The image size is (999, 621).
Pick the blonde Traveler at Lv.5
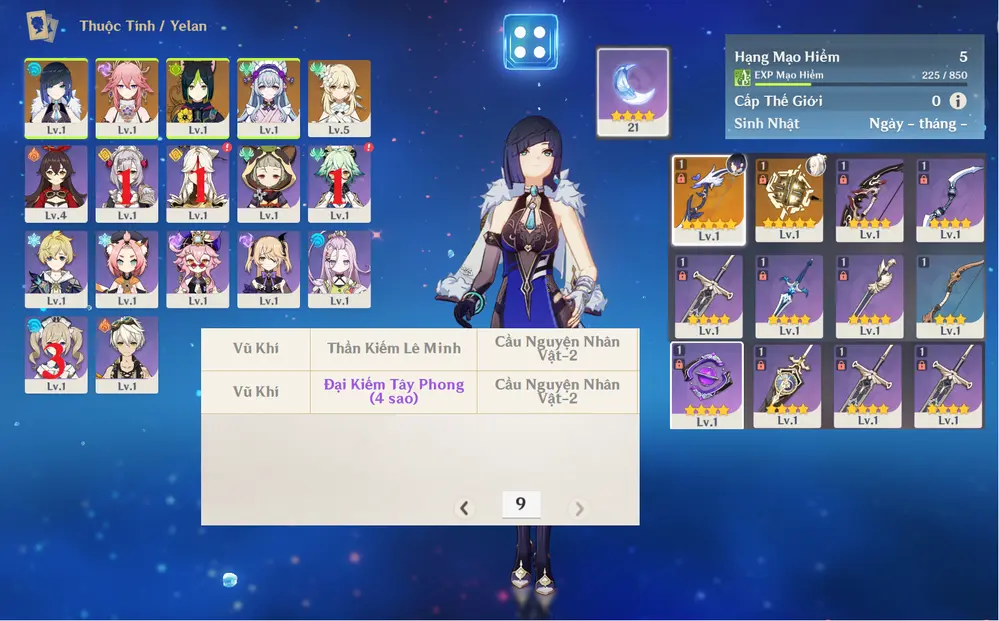coord(339,97)
